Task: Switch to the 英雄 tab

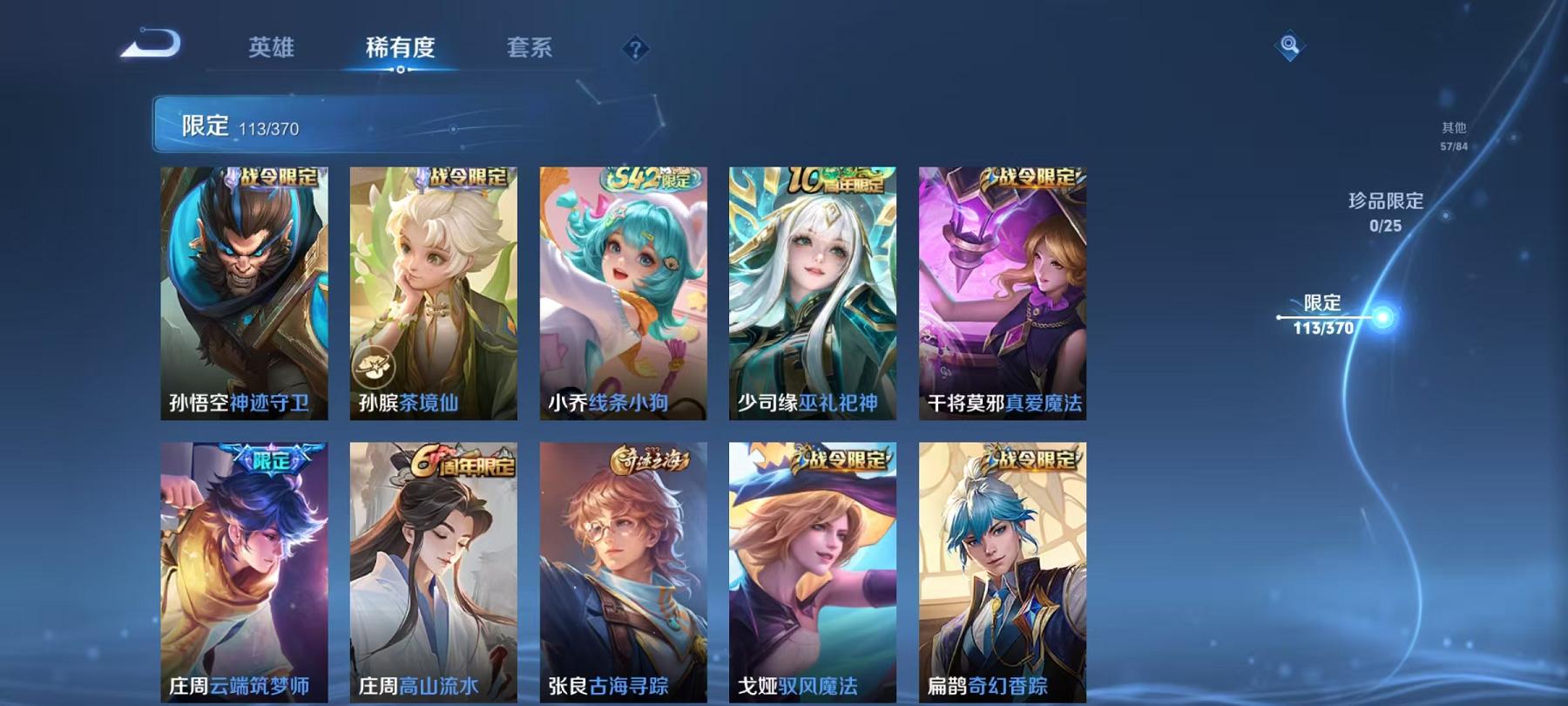Action: point(271,50)
